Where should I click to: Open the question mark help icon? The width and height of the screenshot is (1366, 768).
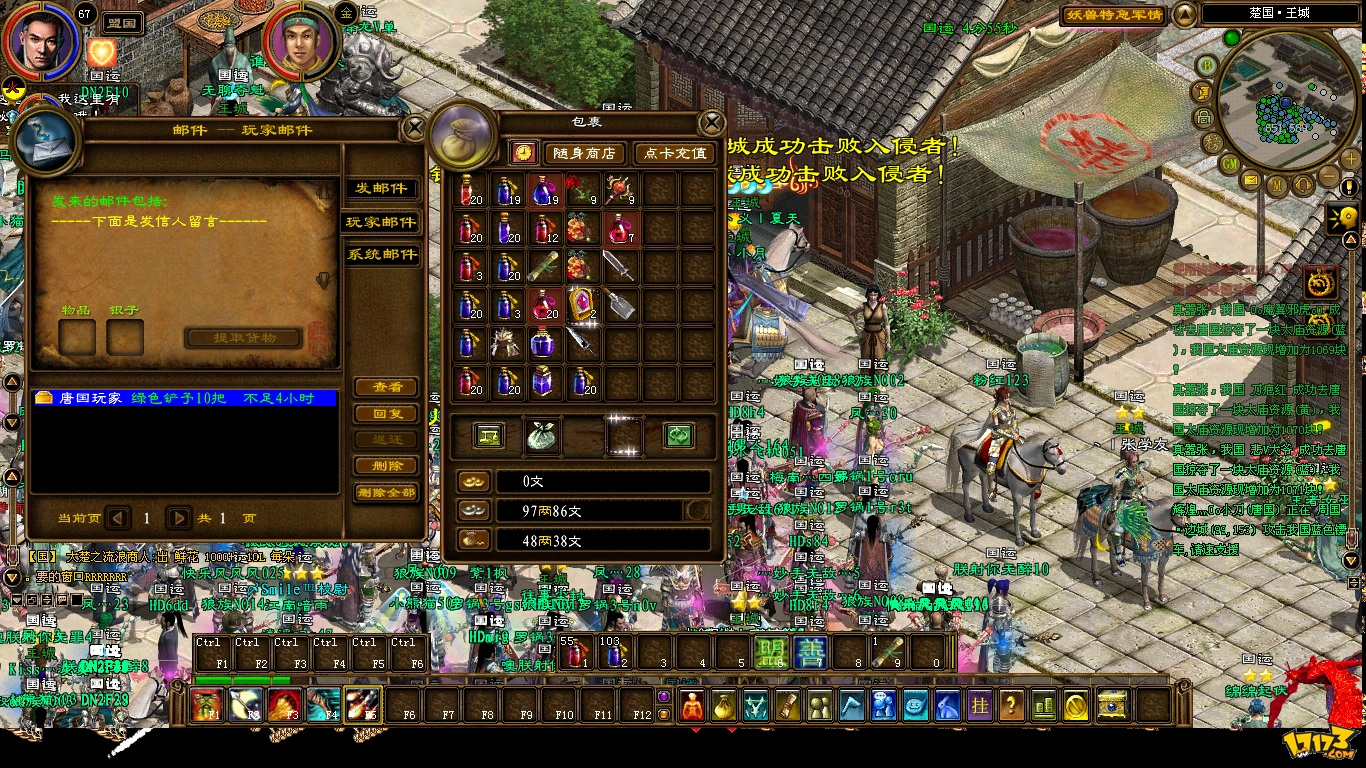coord(1011,705)
